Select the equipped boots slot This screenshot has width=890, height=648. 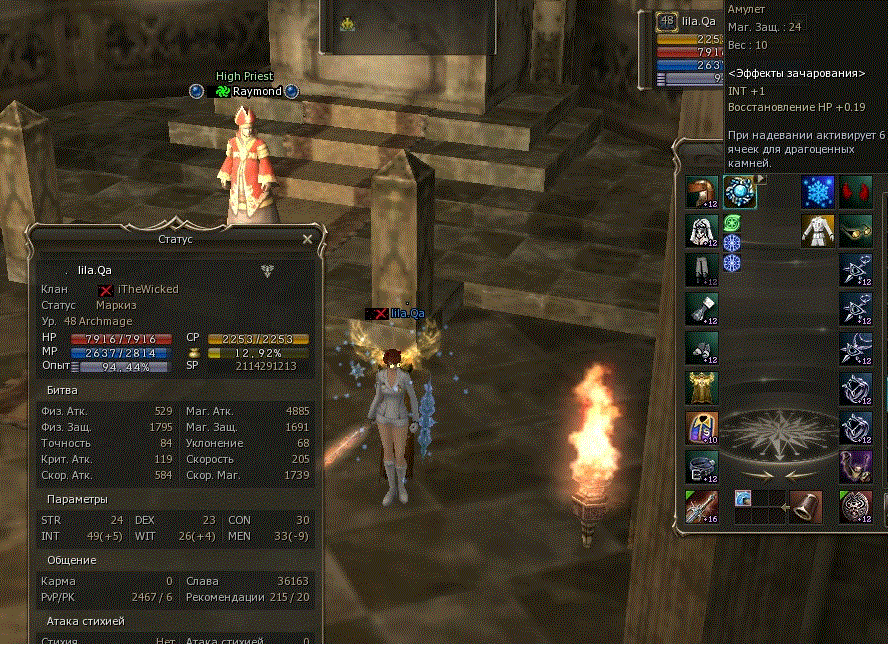[702, 348]
